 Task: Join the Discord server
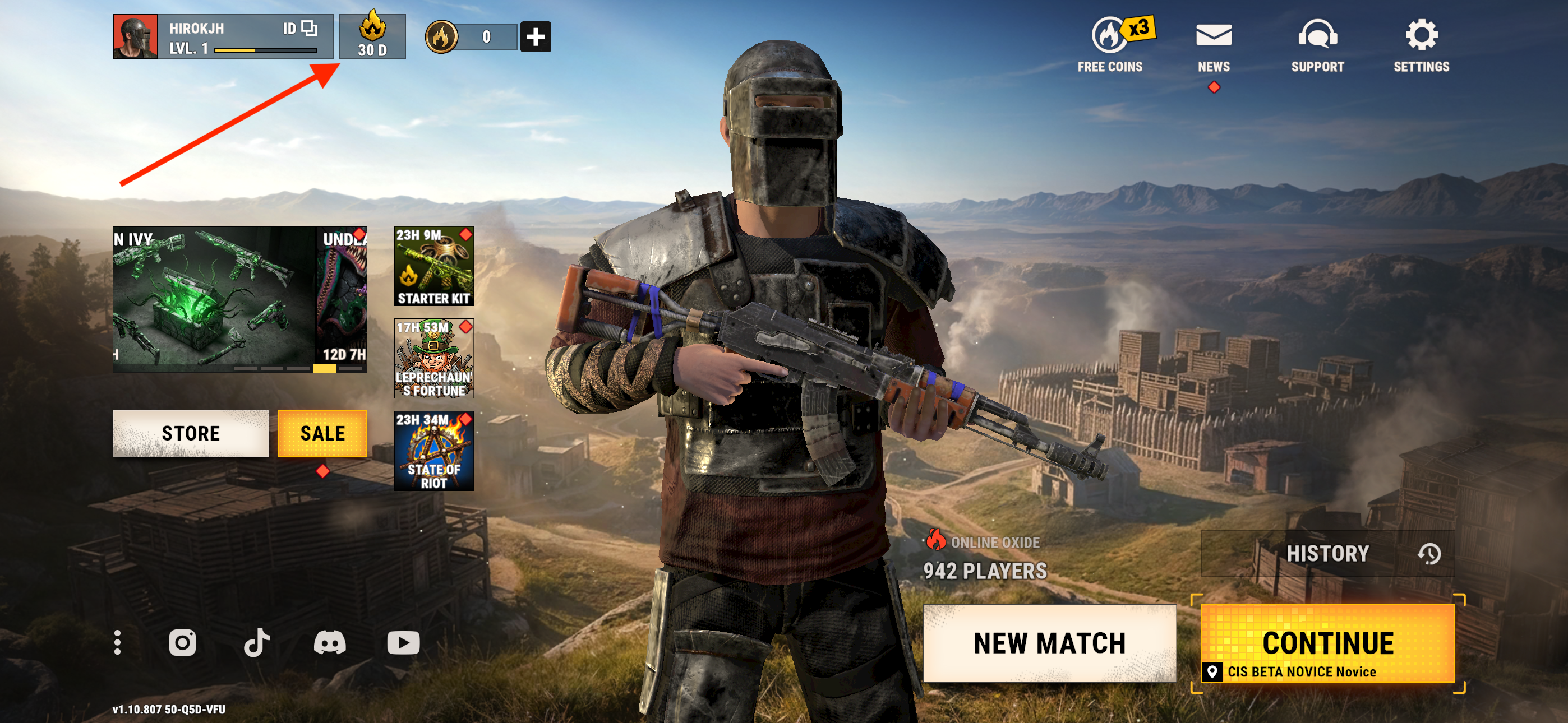pyautogui.click(x=329, y=643)
